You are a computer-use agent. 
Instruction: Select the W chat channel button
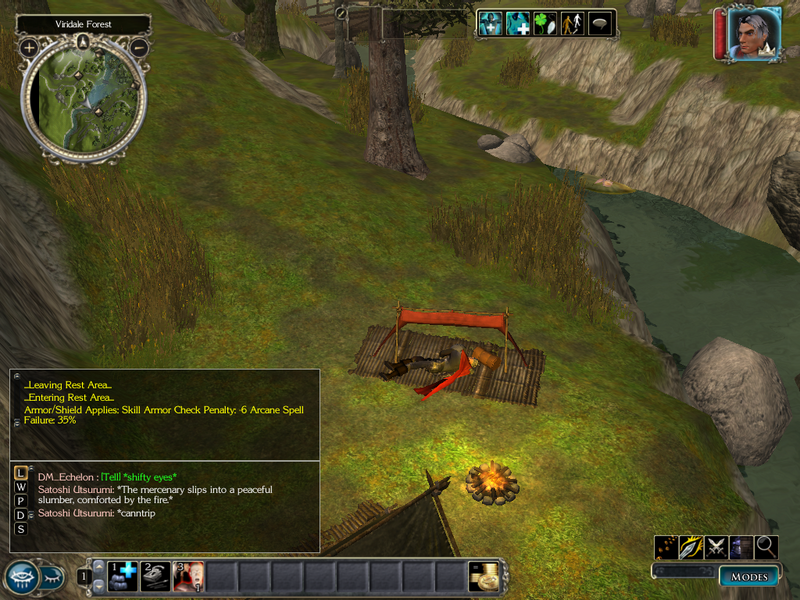pyautogui.click(x=21, y=487)
